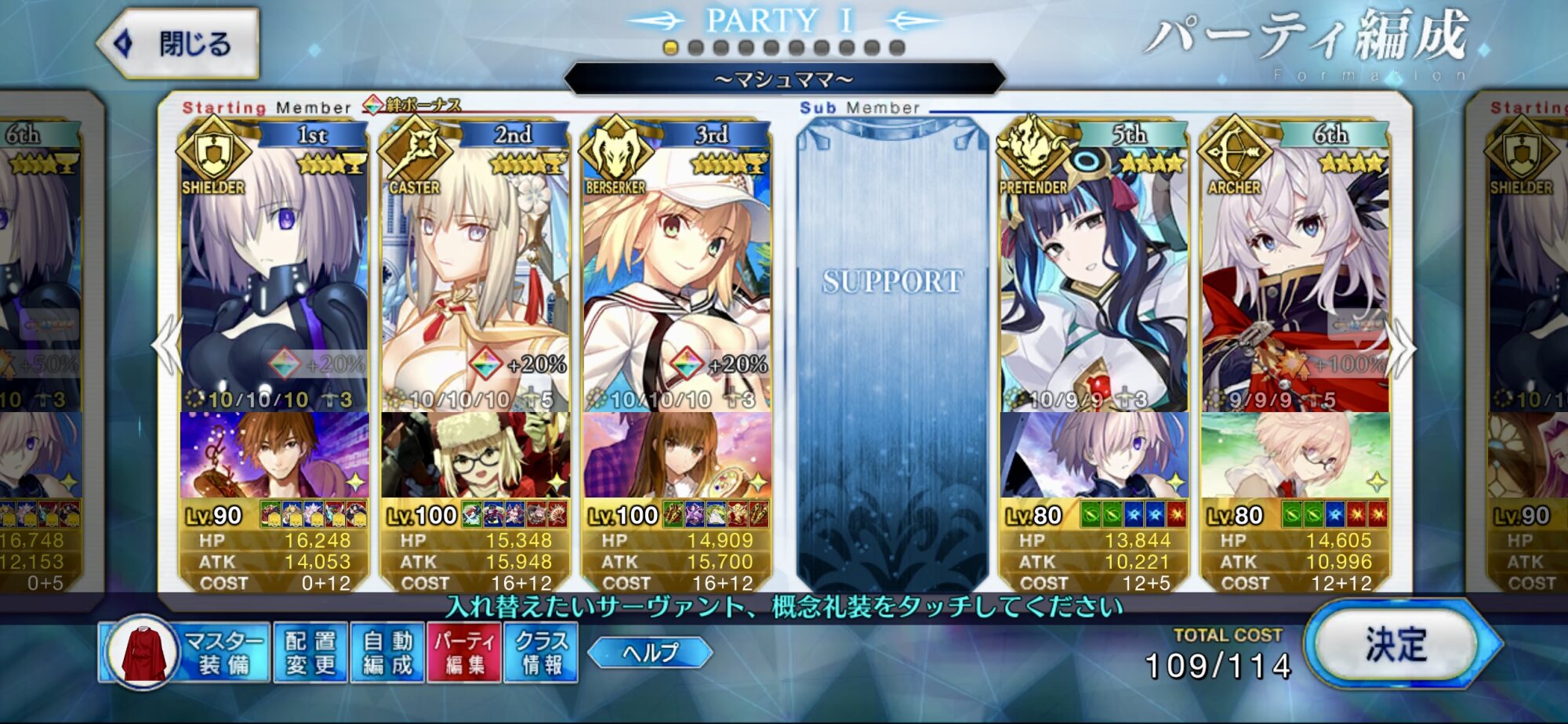Change the Caster's craft essence with glasses girl

(475, 454)
